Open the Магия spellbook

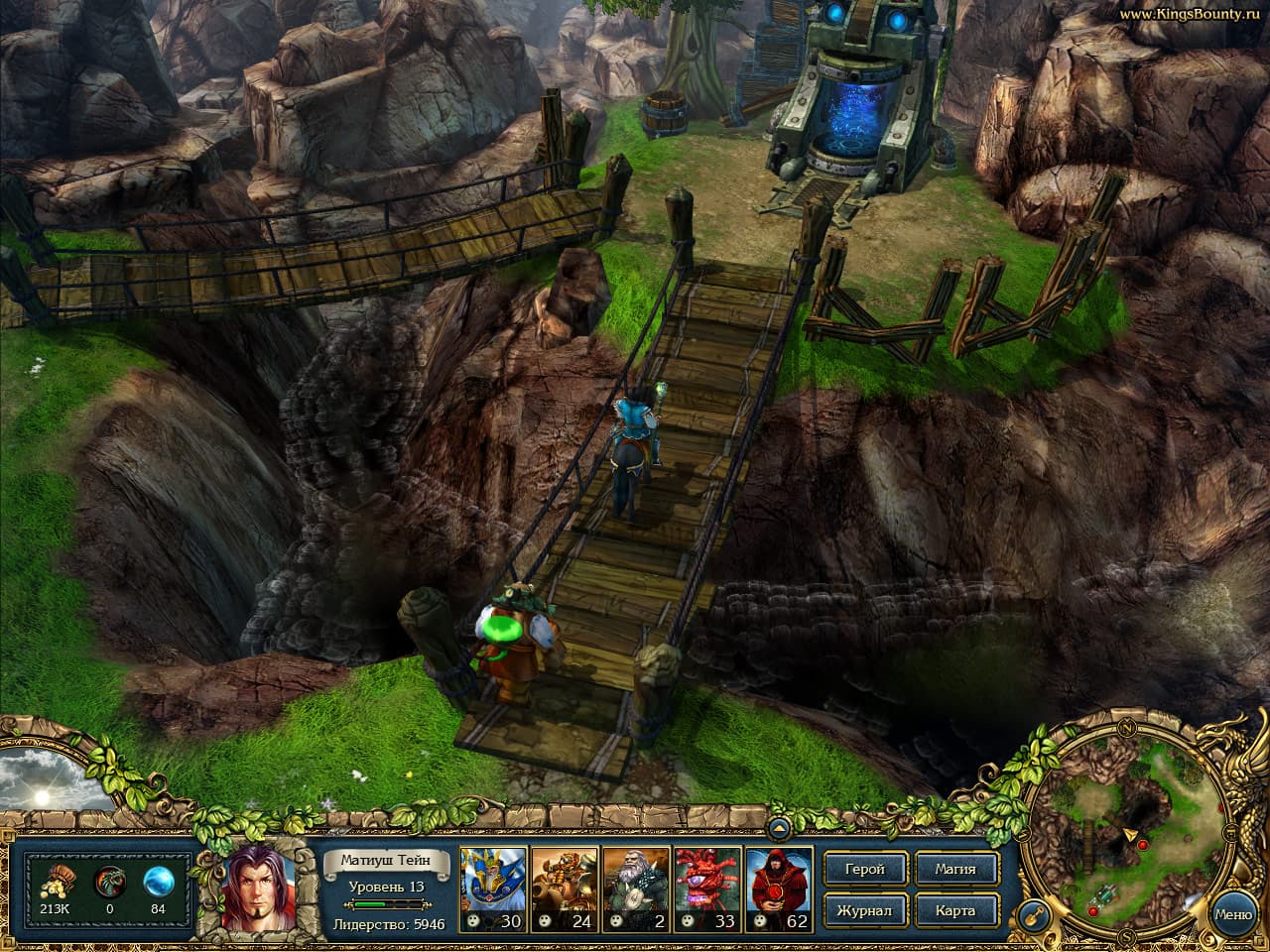click(x=957, y=870)
